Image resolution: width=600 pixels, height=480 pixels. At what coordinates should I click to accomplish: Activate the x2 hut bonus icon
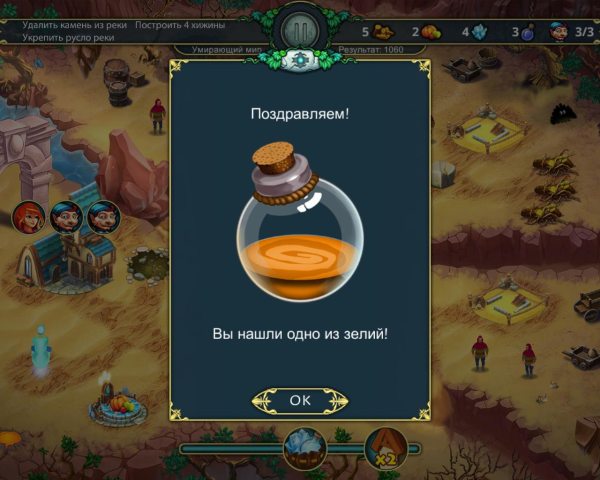click(384, 447)
